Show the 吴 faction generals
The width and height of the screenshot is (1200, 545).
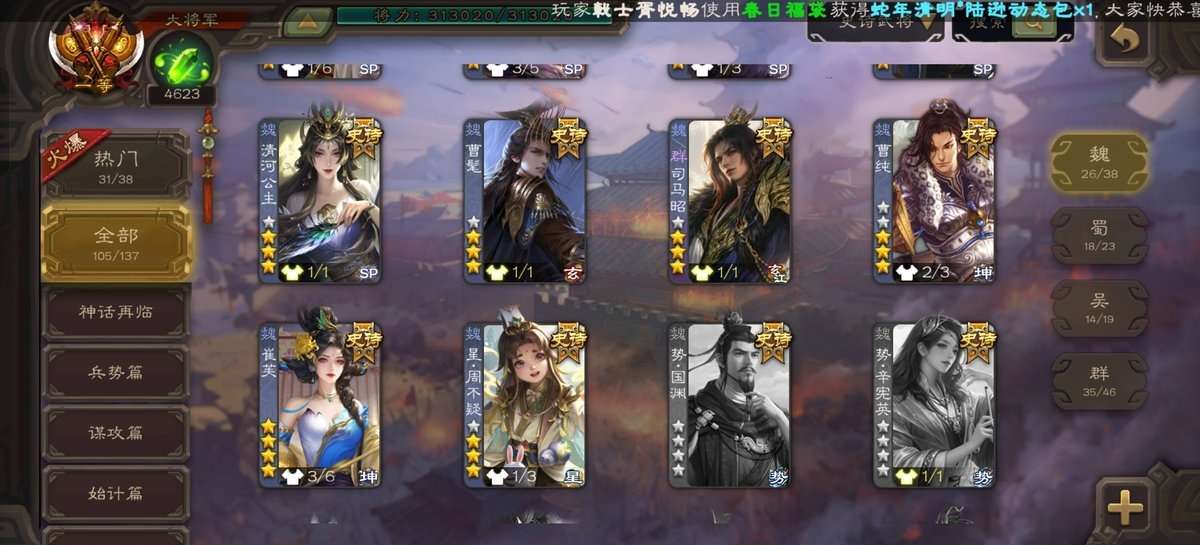click(1099, 308)
